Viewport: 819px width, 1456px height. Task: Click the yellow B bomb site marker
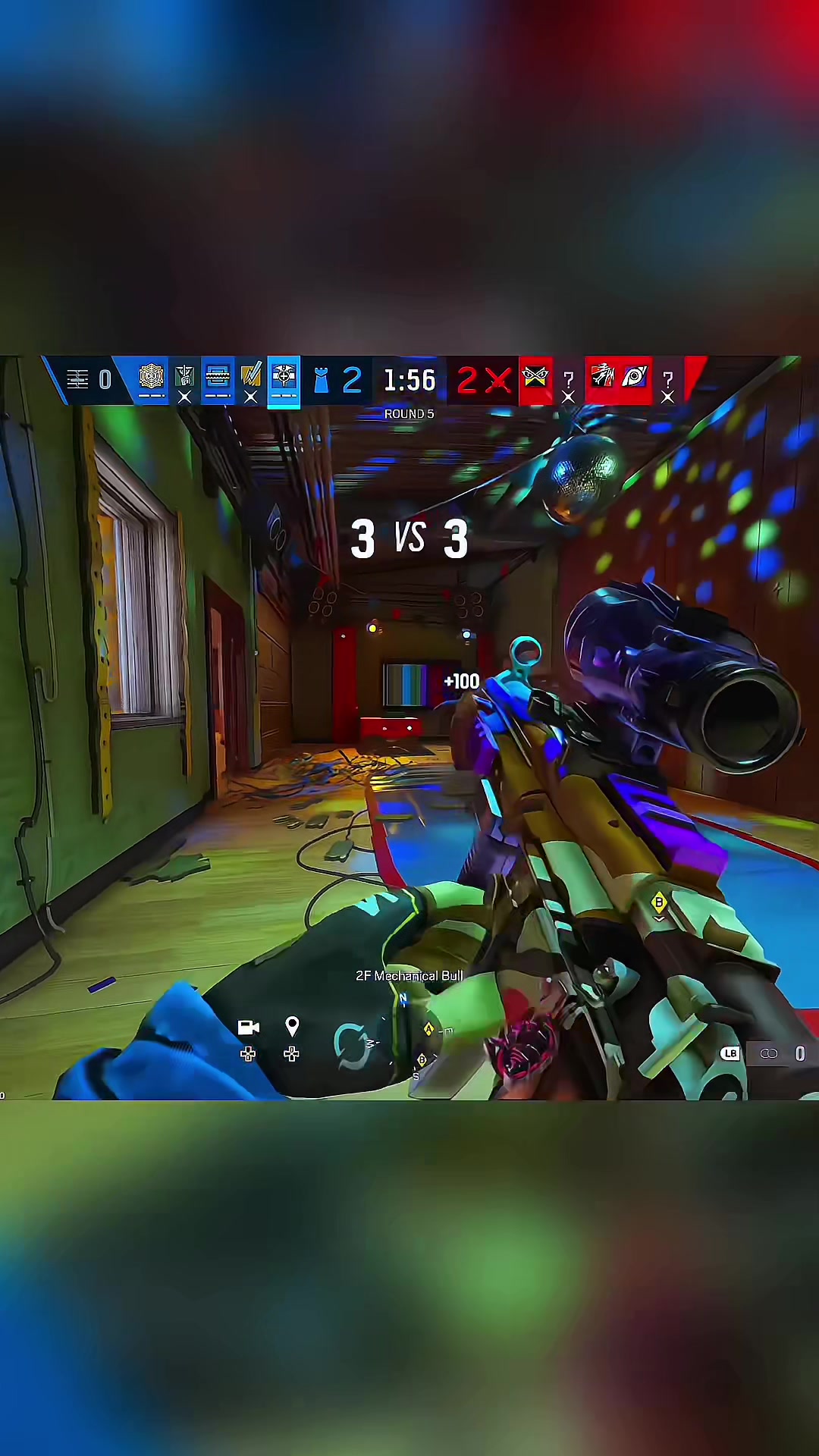[x=659, y=902]
